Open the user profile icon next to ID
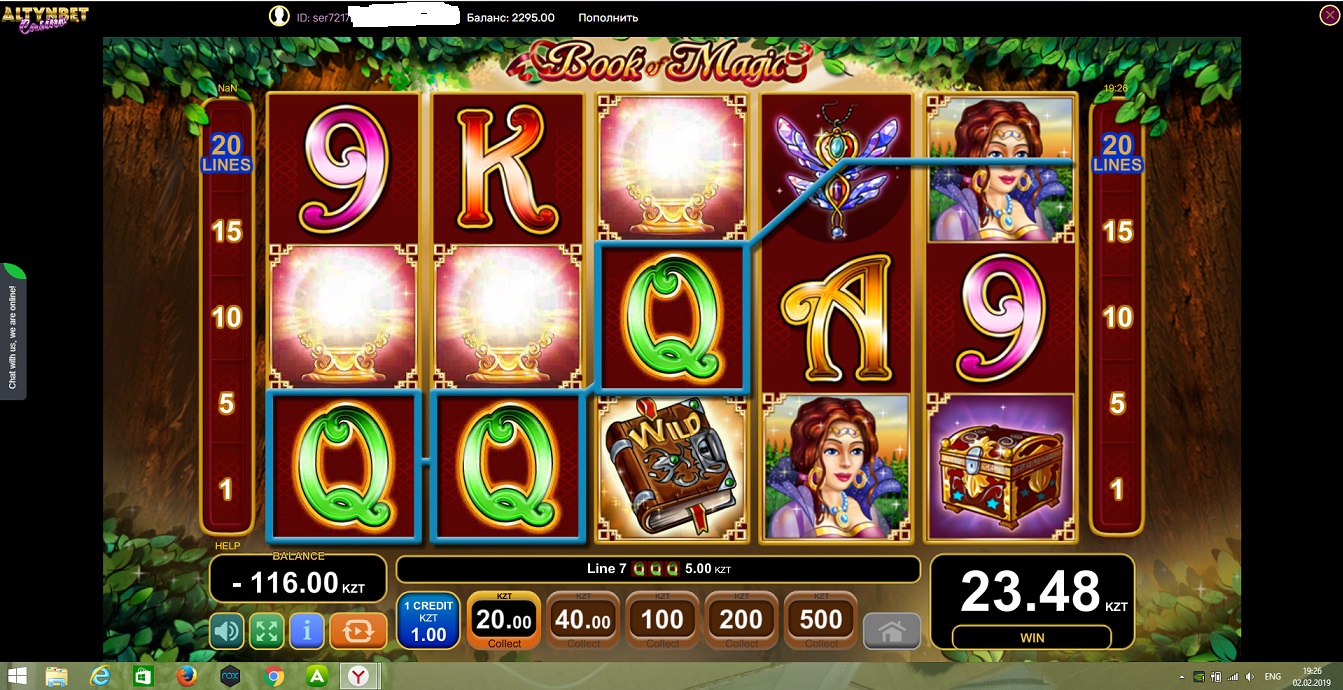This screenshot has width=1343, height=690. click(279, 17)
